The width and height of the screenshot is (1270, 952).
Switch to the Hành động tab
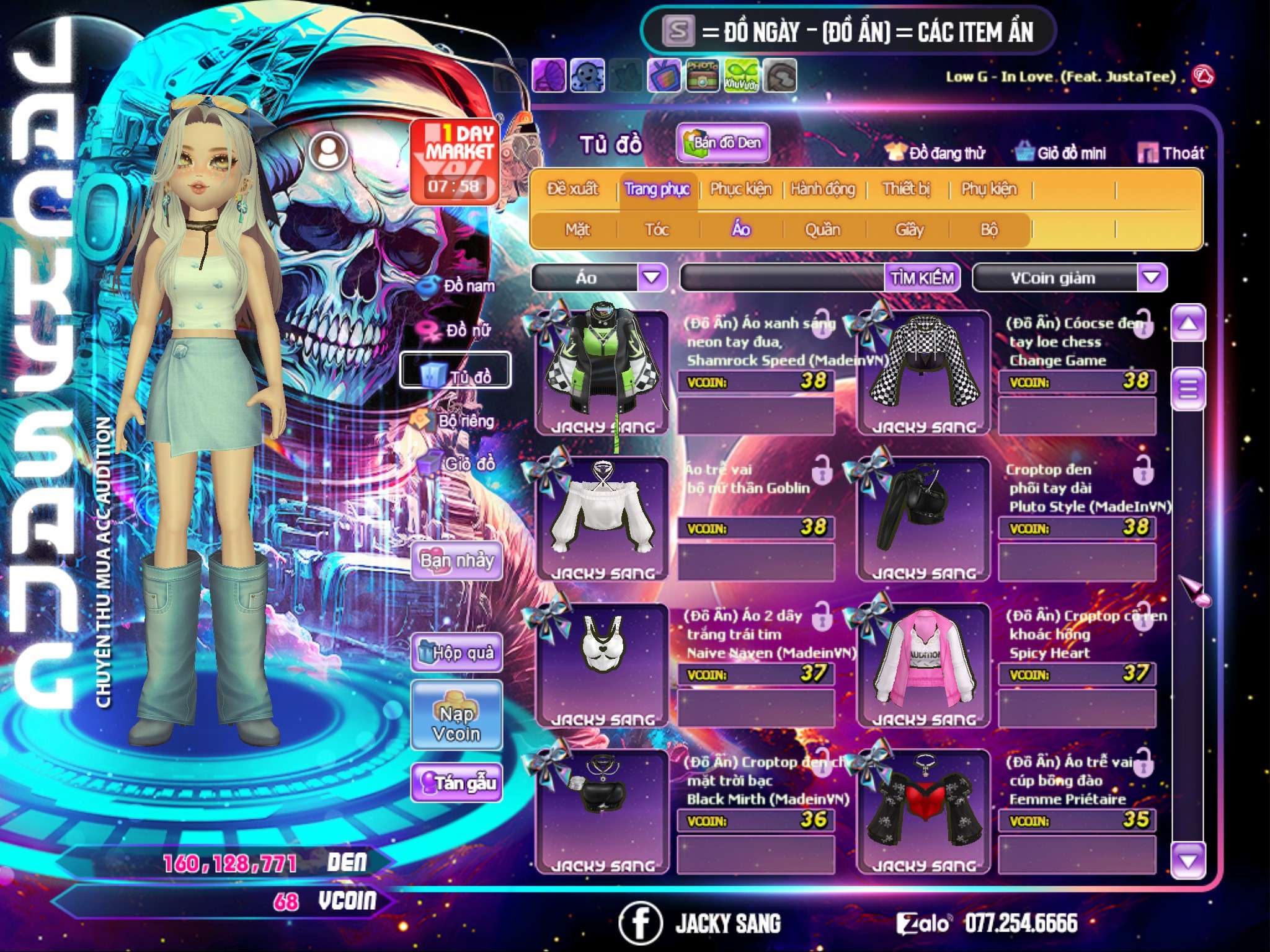click(823, 189)
